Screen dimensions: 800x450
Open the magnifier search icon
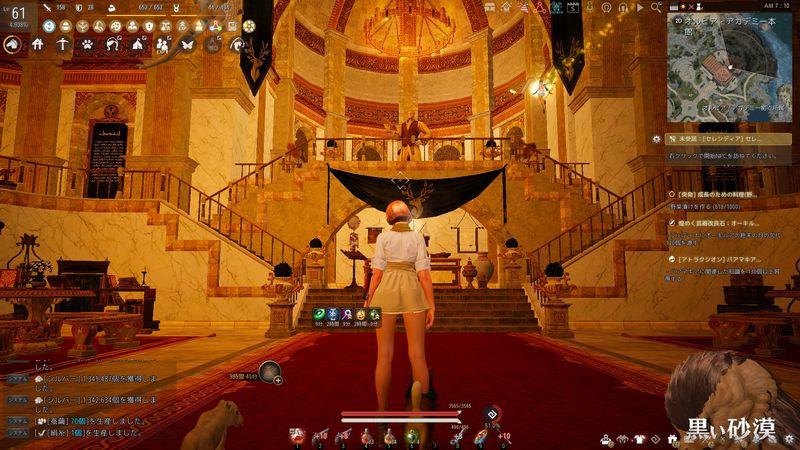pyautogui.click(x=656, y=6)
